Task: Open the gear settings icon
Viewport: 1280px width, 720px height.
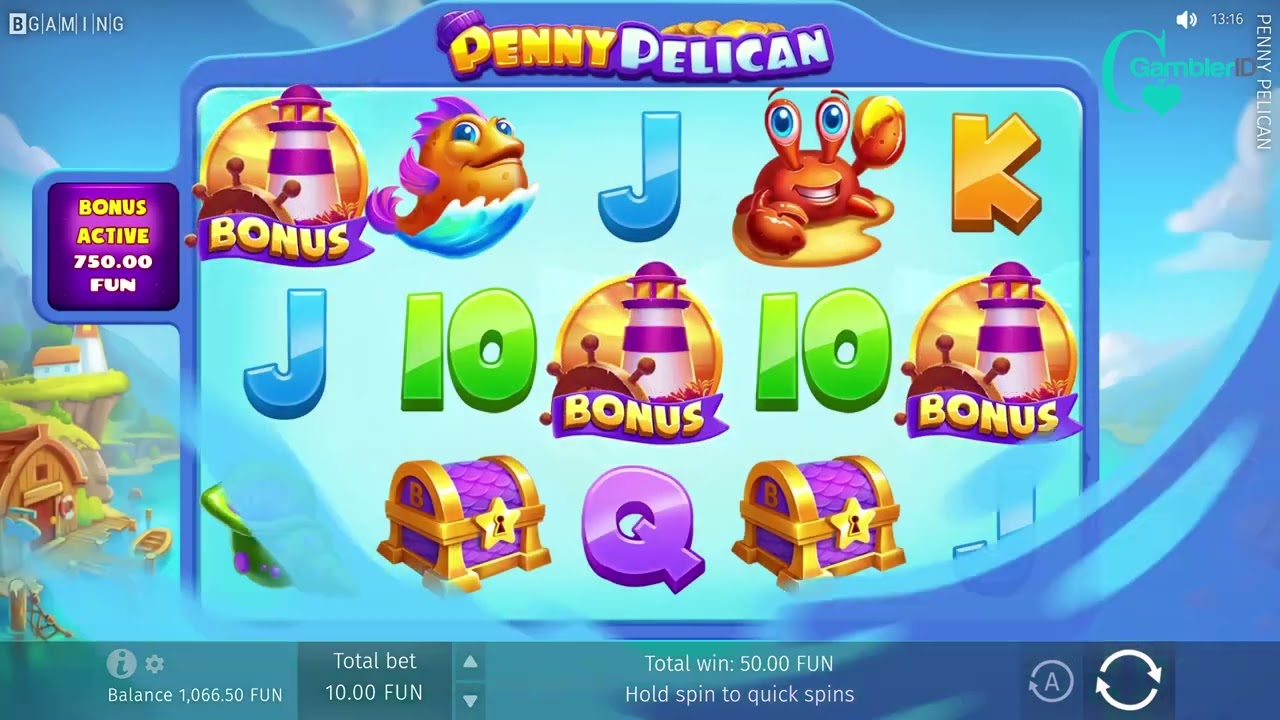Action: coord(155,664)
